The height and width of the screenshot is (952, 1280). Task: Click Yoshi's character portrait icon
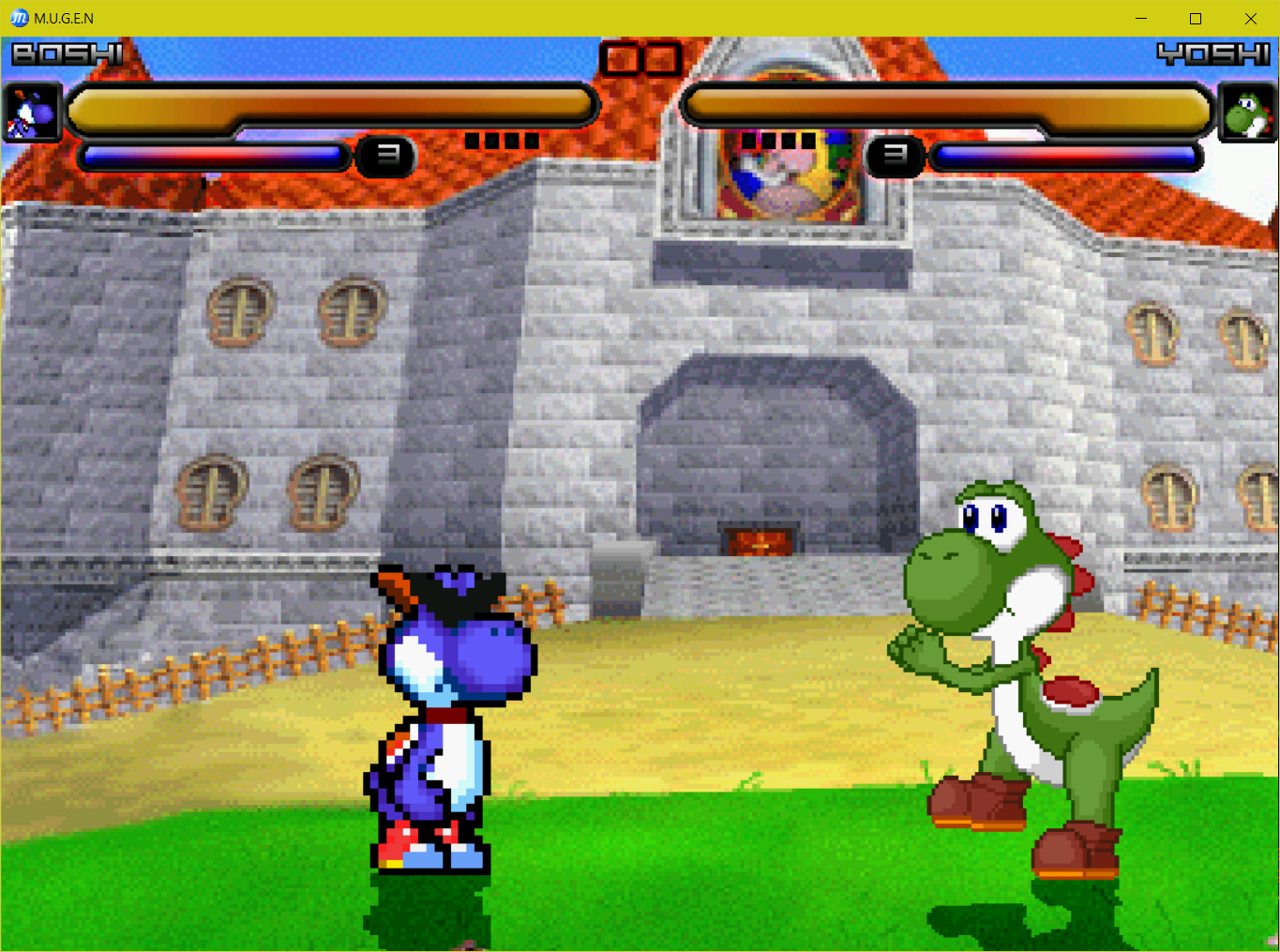pyautogui.click(x=1247, y=112)
